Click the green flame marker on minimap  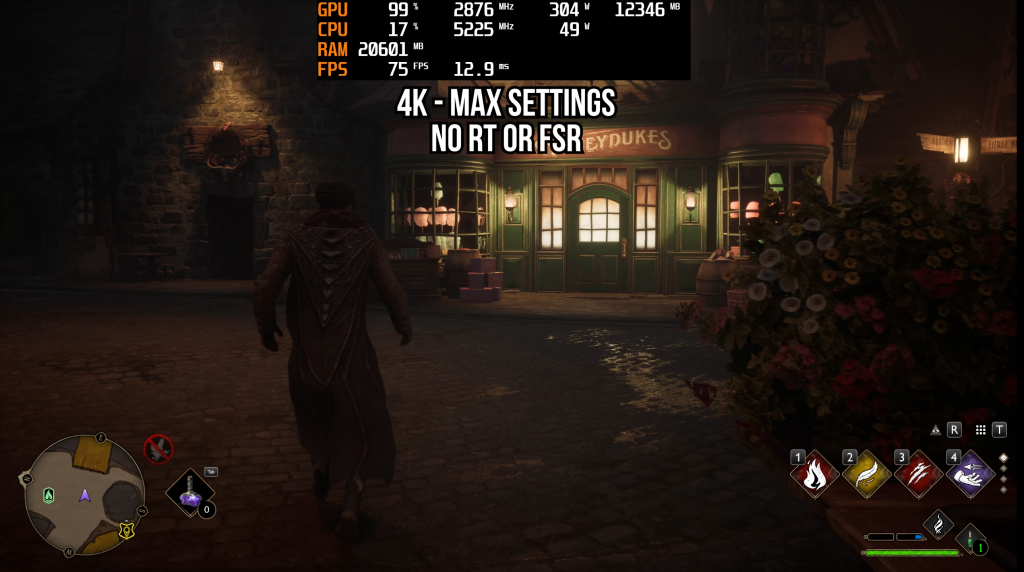tap(48, 495)
